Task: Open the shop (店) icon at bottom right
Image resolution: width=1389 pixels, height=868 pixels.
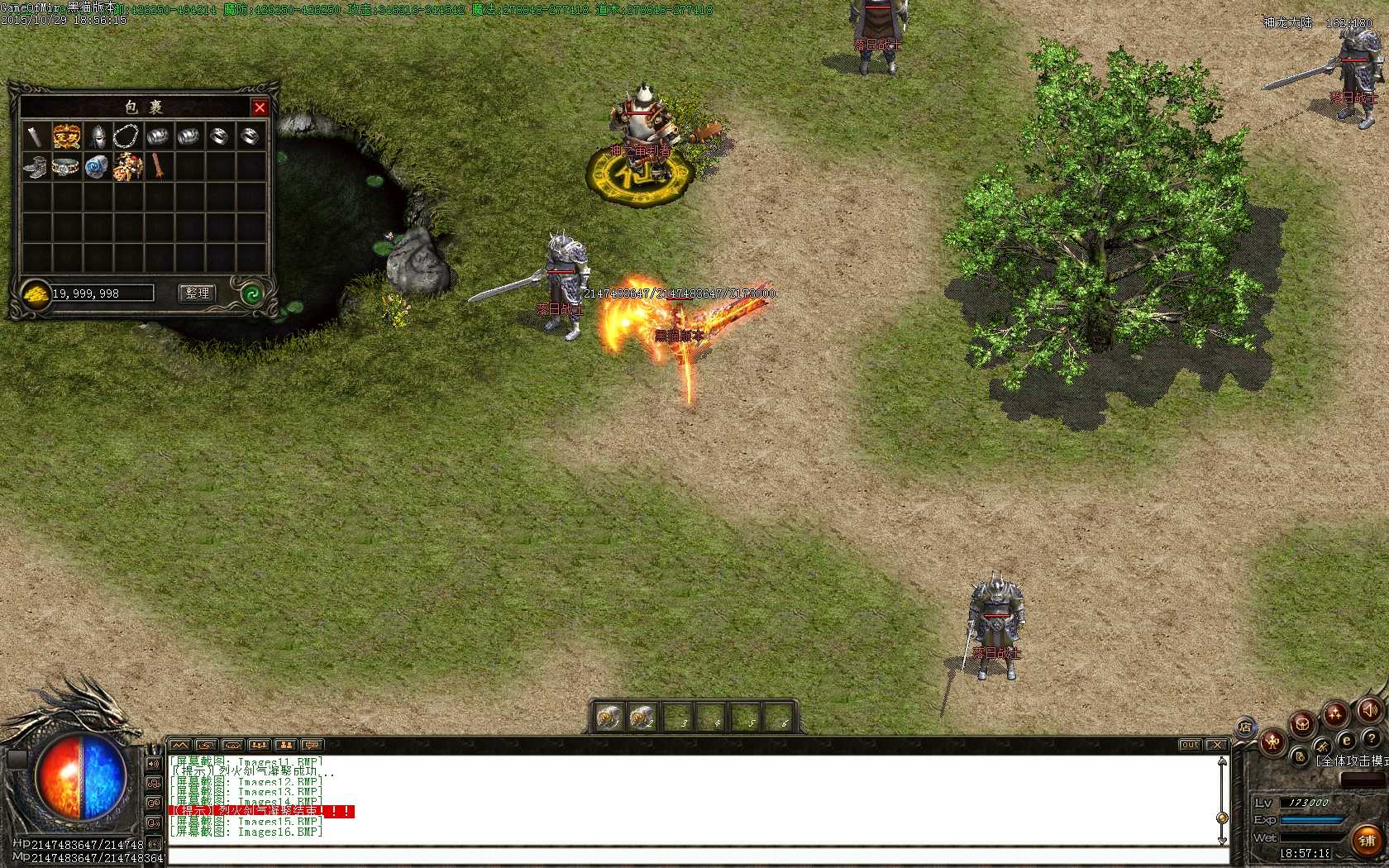Action: pyautogui.click(x=1245, y=727)
